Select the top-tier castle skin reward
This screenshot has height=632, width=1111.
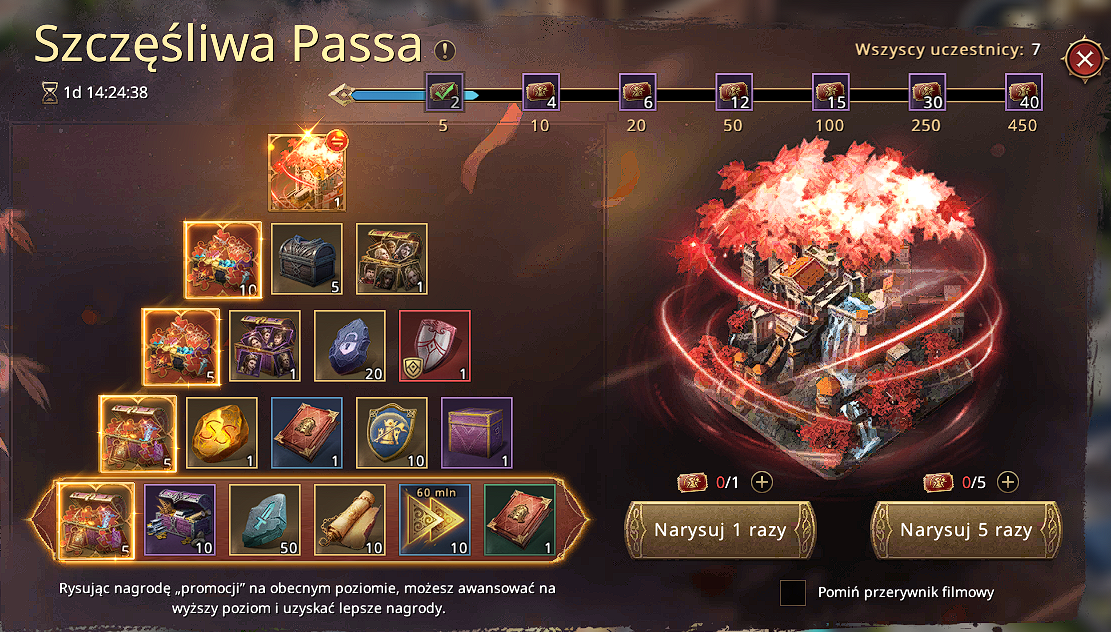(x=307, y=172)
